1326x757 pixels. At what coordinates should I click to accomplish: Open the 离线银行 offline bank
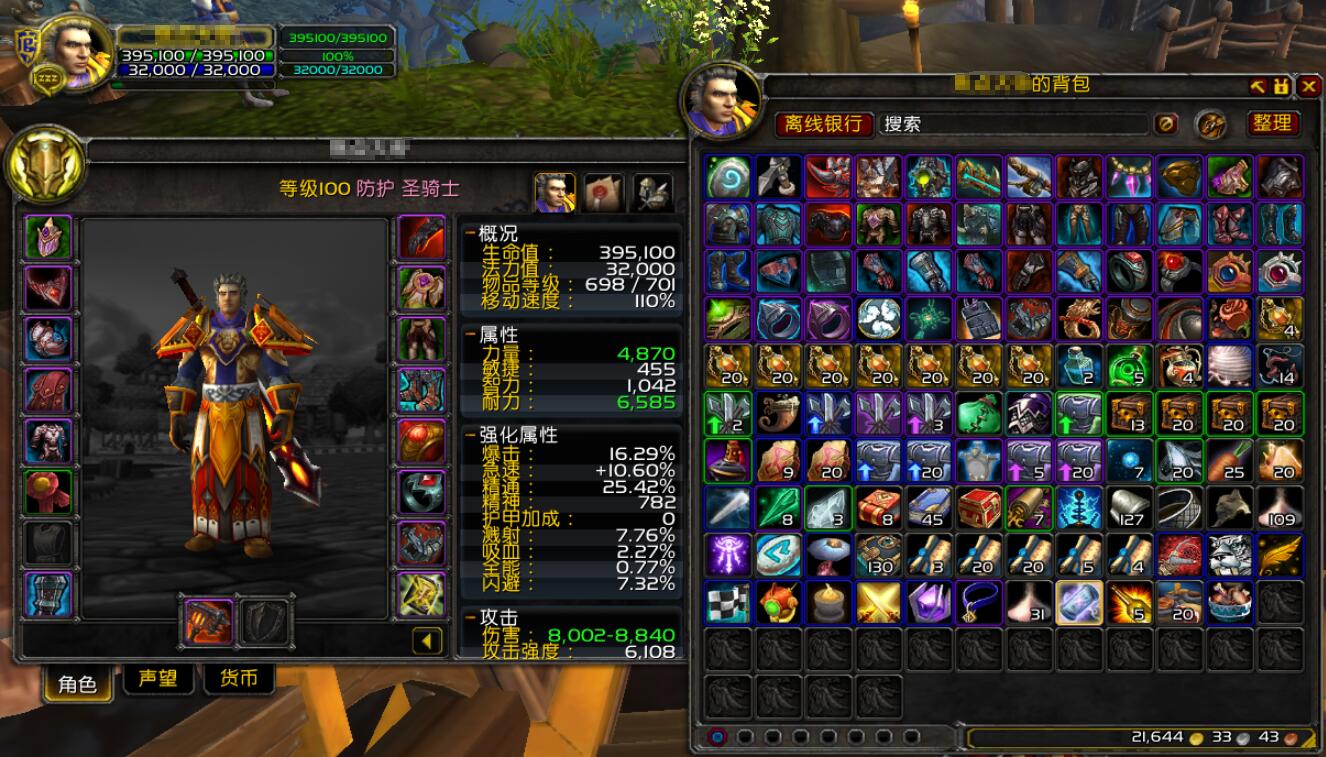coord(823,124)
